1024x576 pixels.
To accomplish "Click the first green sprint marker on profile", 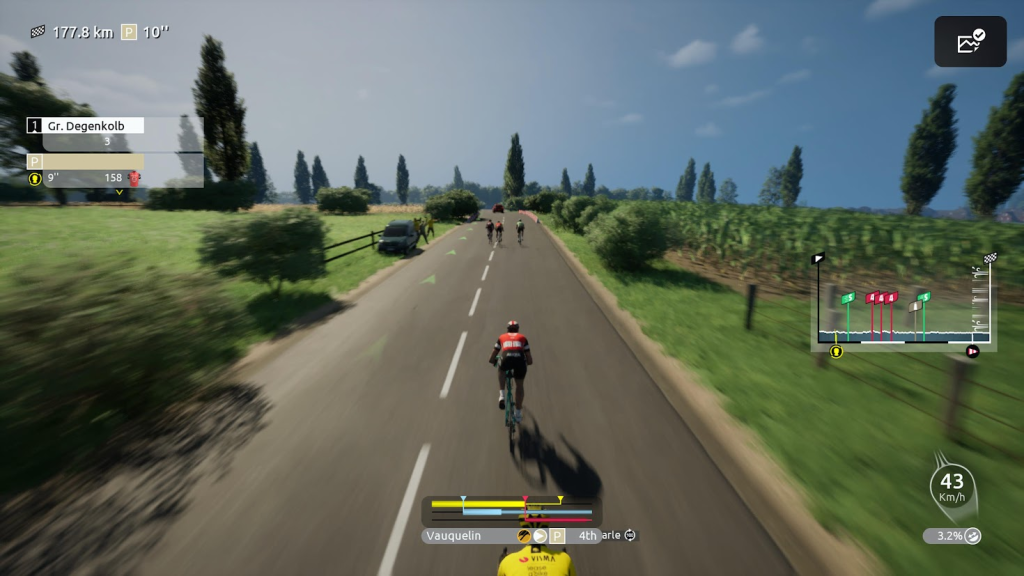I will point(848,298).
